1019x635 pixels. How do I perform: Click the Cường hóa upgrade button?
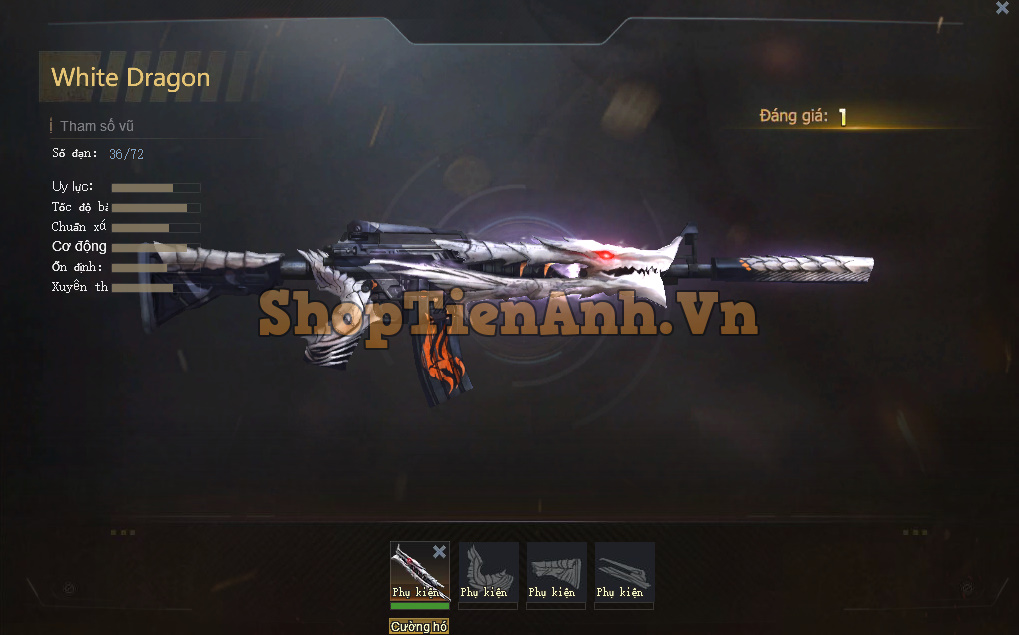(x=419, y=626)
